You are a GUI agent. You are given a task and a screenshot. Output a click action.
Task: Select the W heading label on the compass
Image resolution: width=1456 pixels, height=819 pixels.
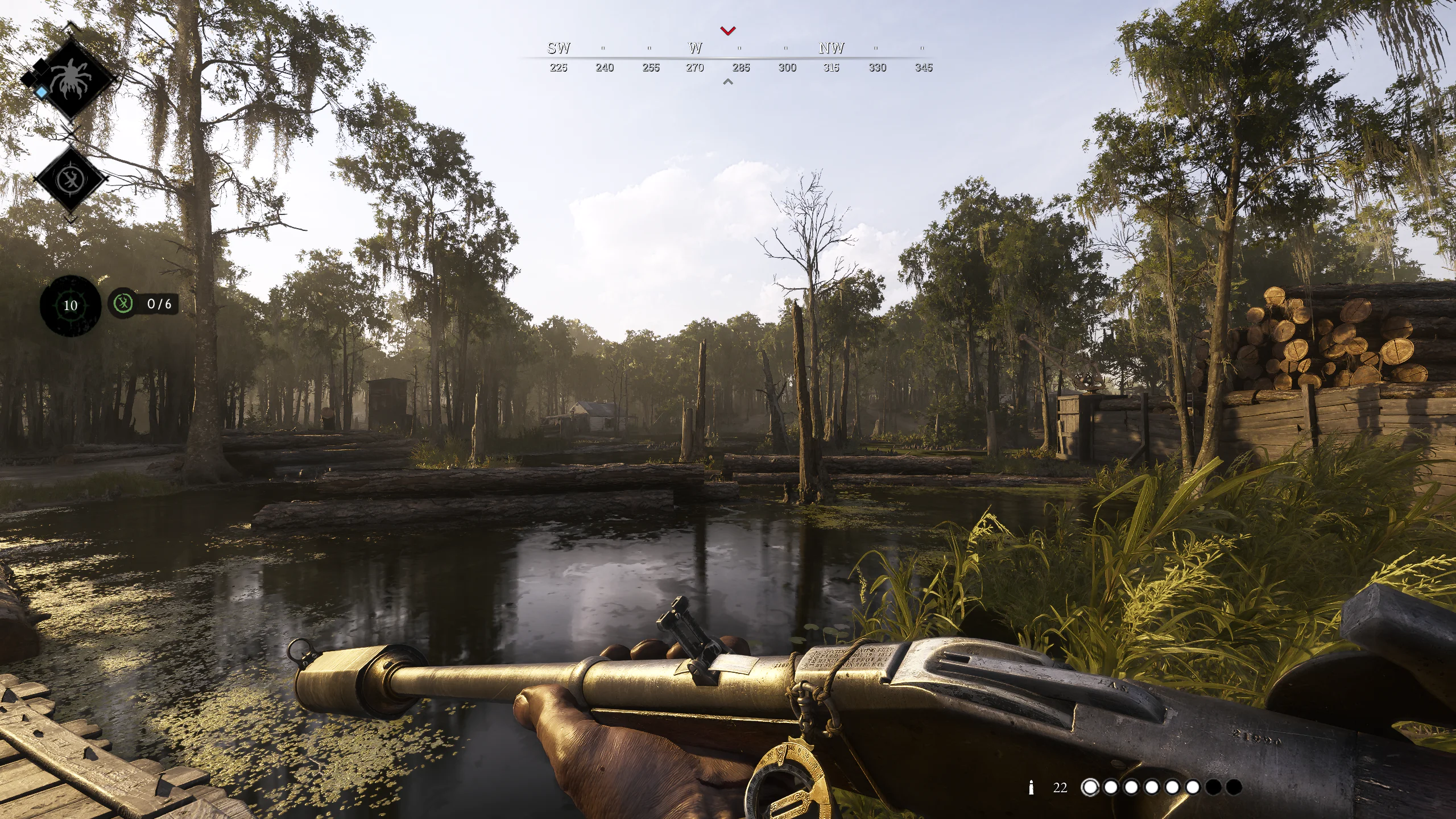tap(694, 49)
